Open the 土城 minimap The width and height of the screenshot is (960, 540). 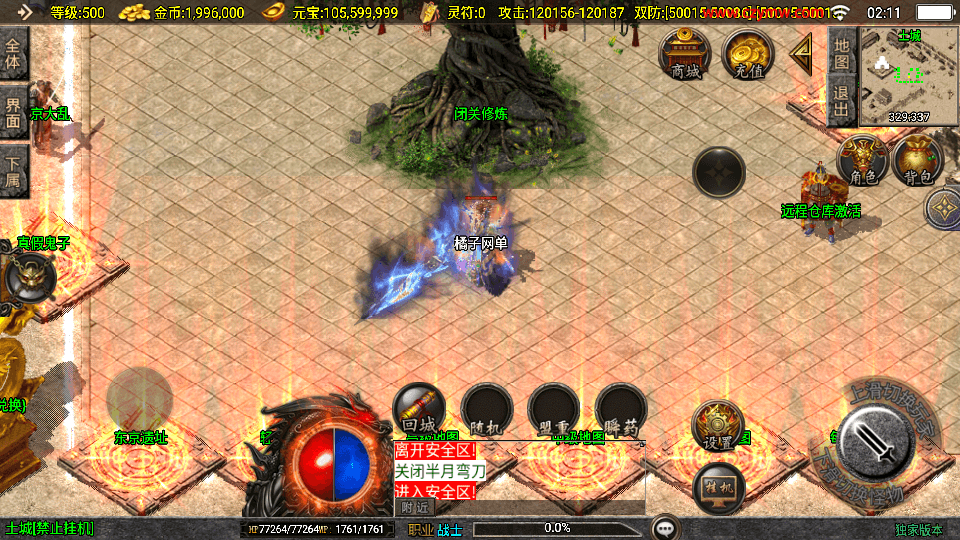coord(908,76)
